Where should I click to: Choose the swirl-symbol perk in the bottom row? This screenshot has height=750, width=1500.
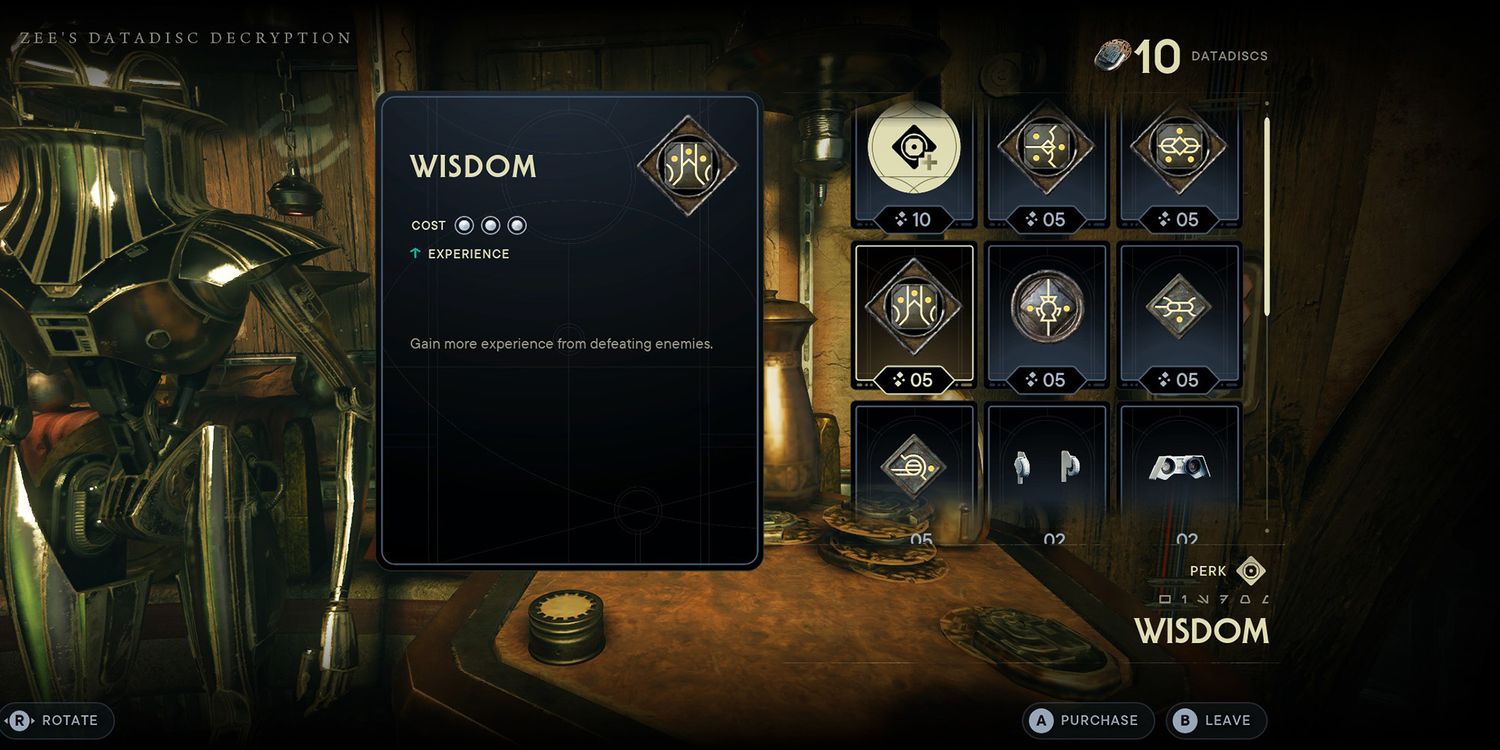913,468
